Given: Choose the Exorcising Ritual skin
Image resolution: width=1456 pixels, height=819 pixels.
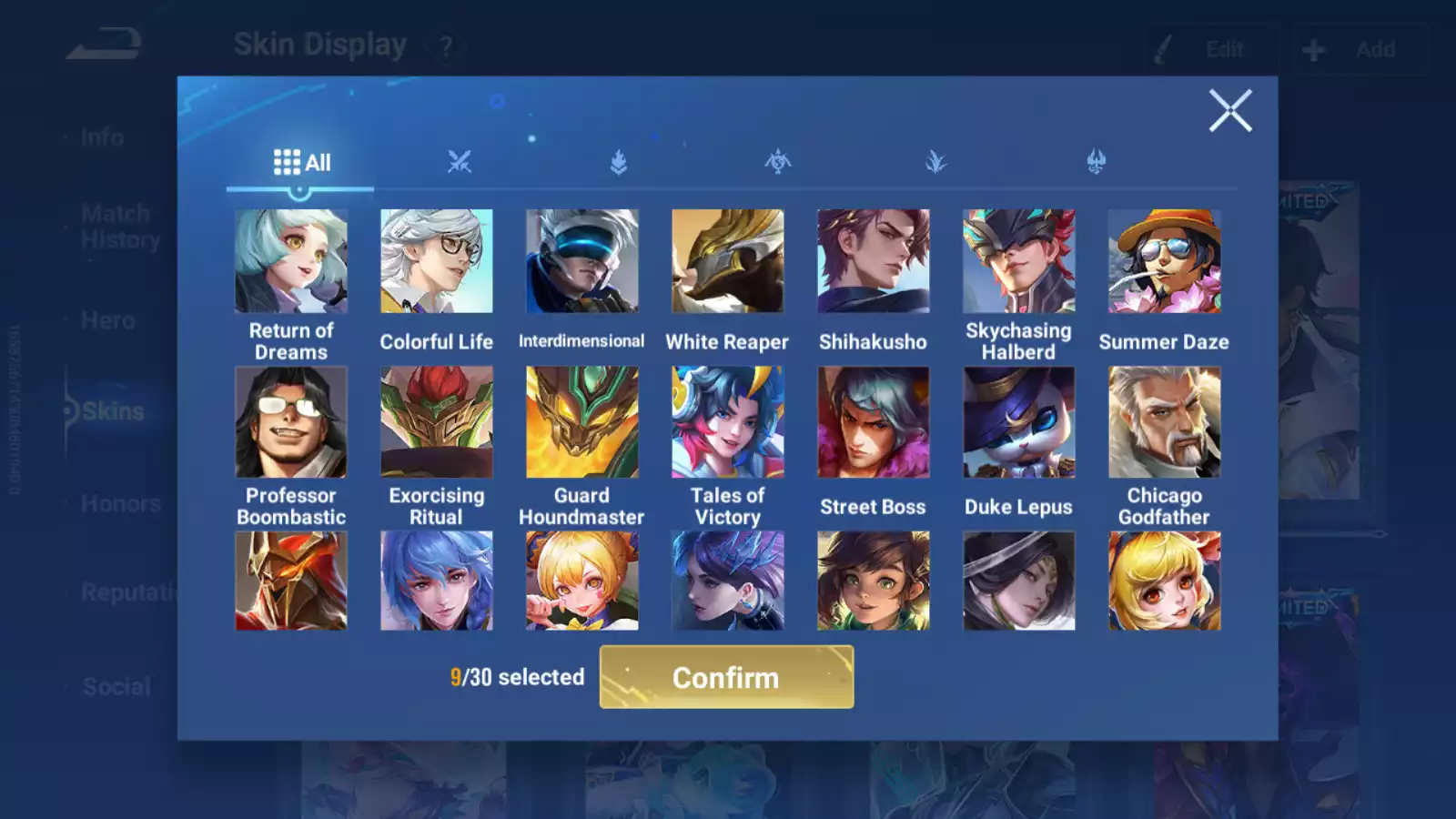Looking at the screenshot, I should 437,422.
